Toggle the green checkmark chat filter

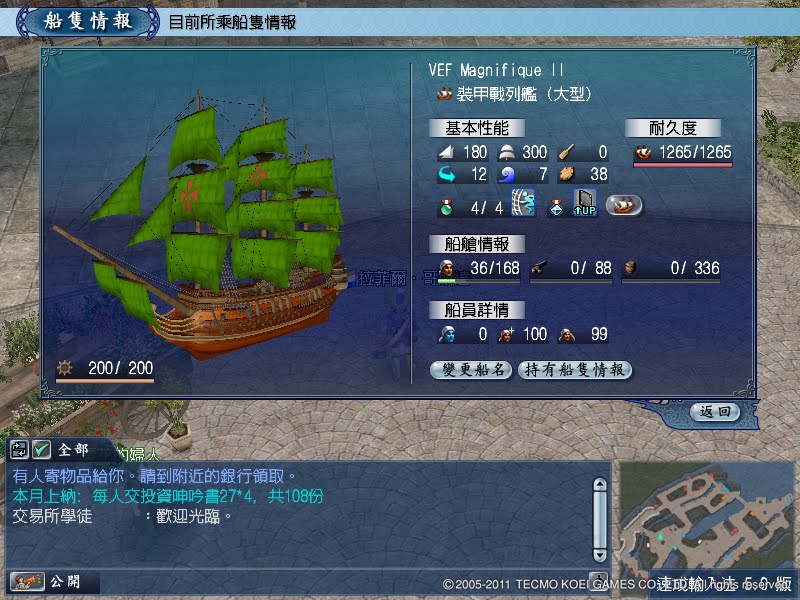click(41, 450)
